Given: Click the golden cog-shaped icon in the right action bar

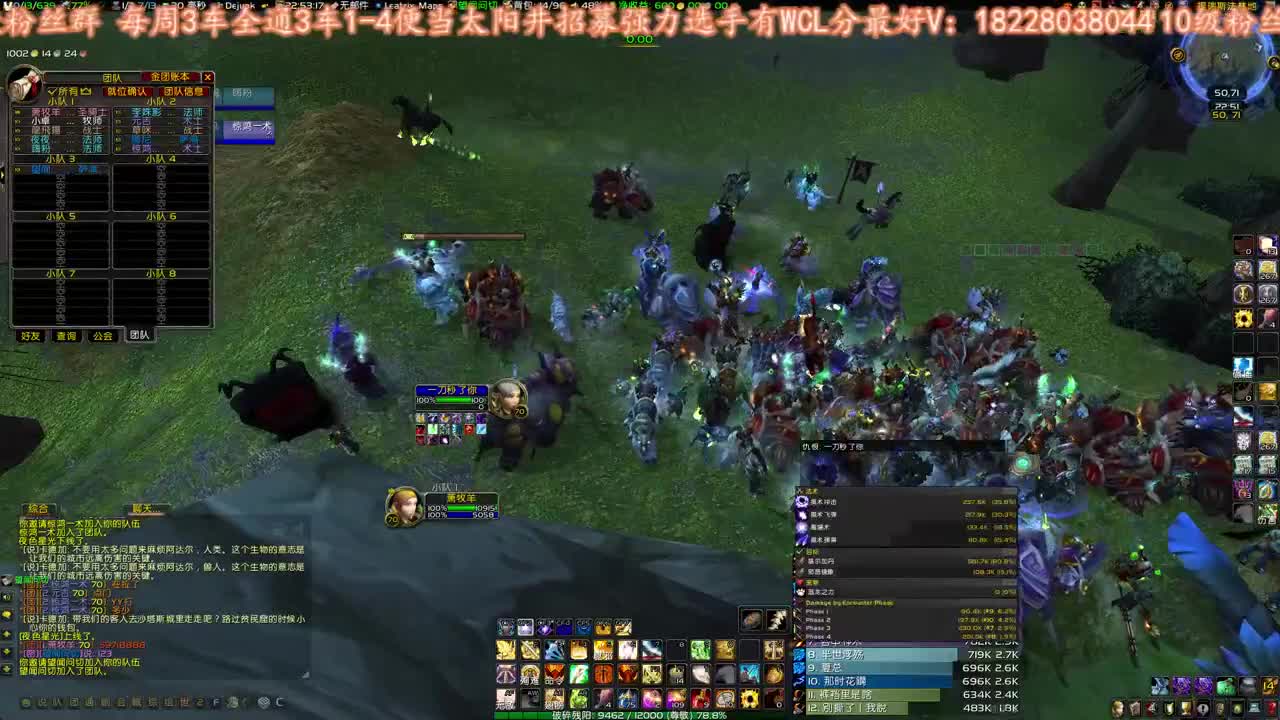Looking at the screenshot, I should coord(1245,315).
